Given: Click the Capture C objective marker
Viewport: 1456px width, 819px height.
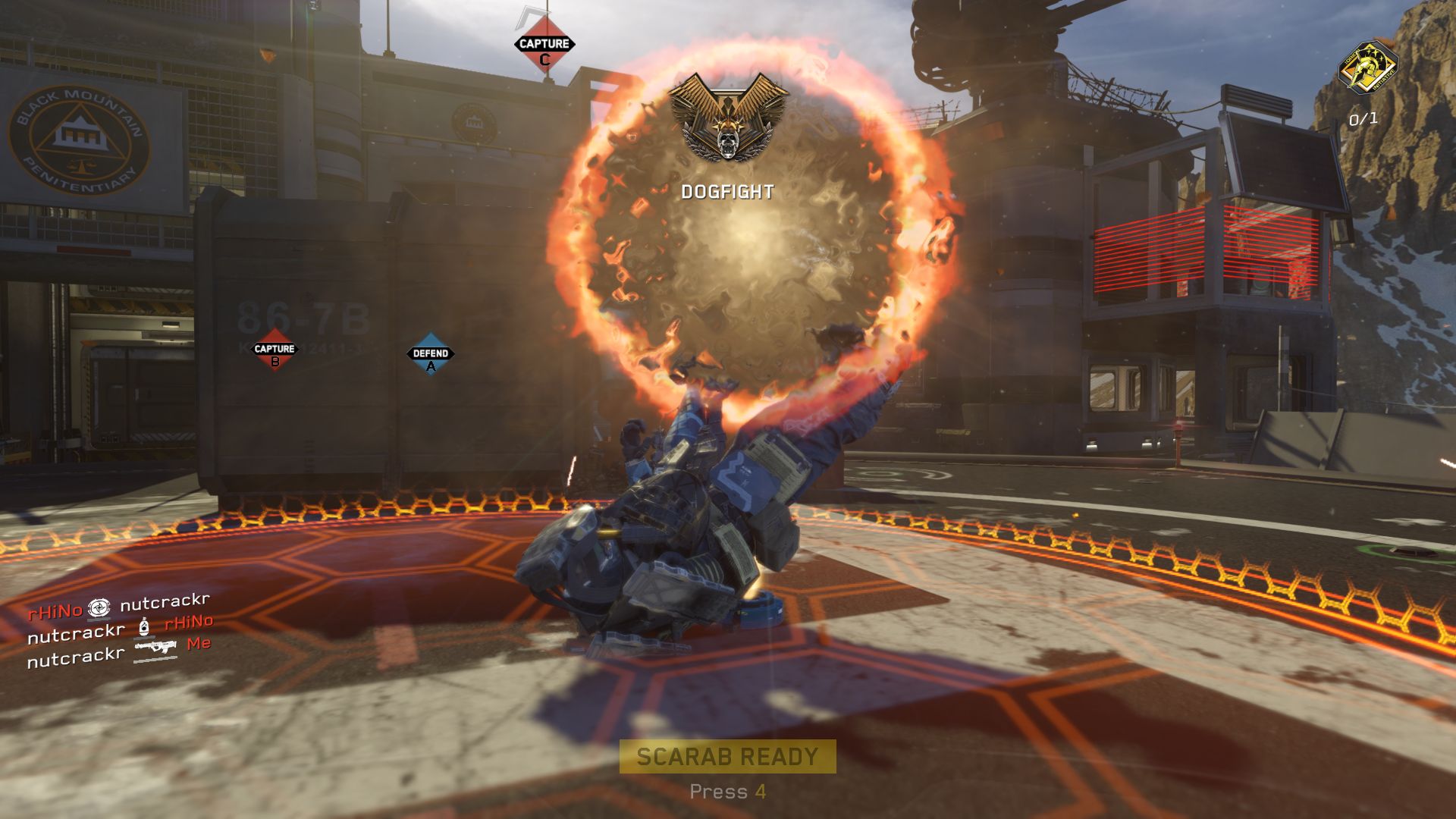Looking at the screenshot, I should click(x=544, y=47).
